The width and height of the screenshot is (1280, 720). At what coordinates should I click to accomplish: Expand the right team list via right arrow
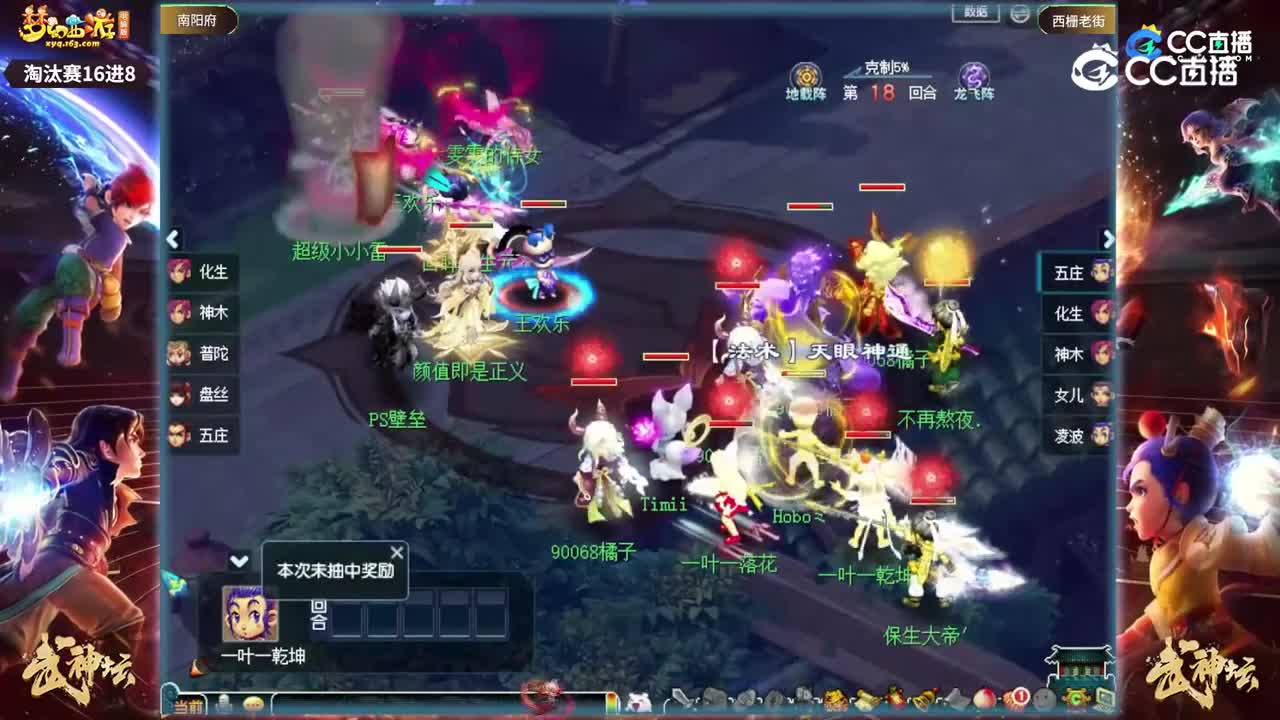(1108, 239)
